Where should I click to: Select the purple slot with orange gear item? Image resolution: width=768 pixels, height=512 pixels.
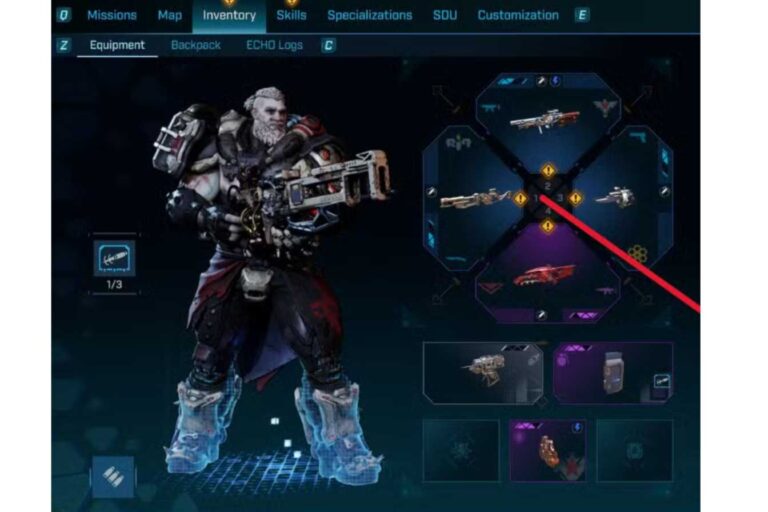[x=547, y=450]
